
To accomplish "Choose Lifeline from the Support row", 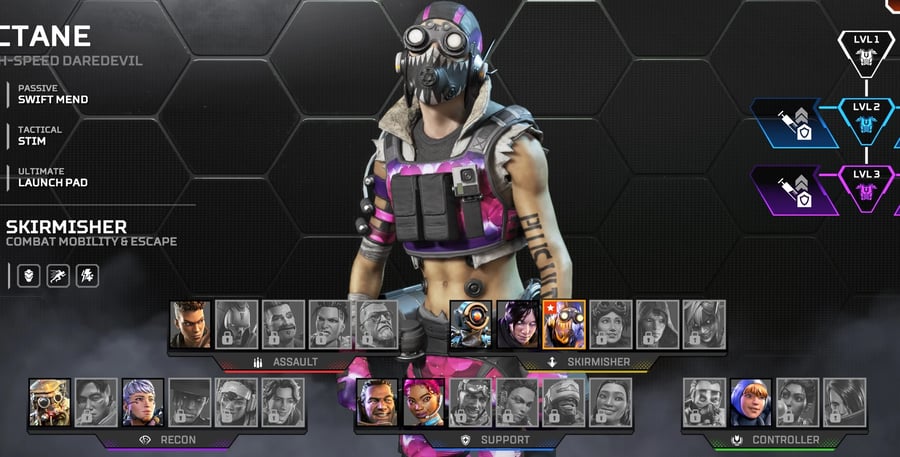I will tap(423, 402).
